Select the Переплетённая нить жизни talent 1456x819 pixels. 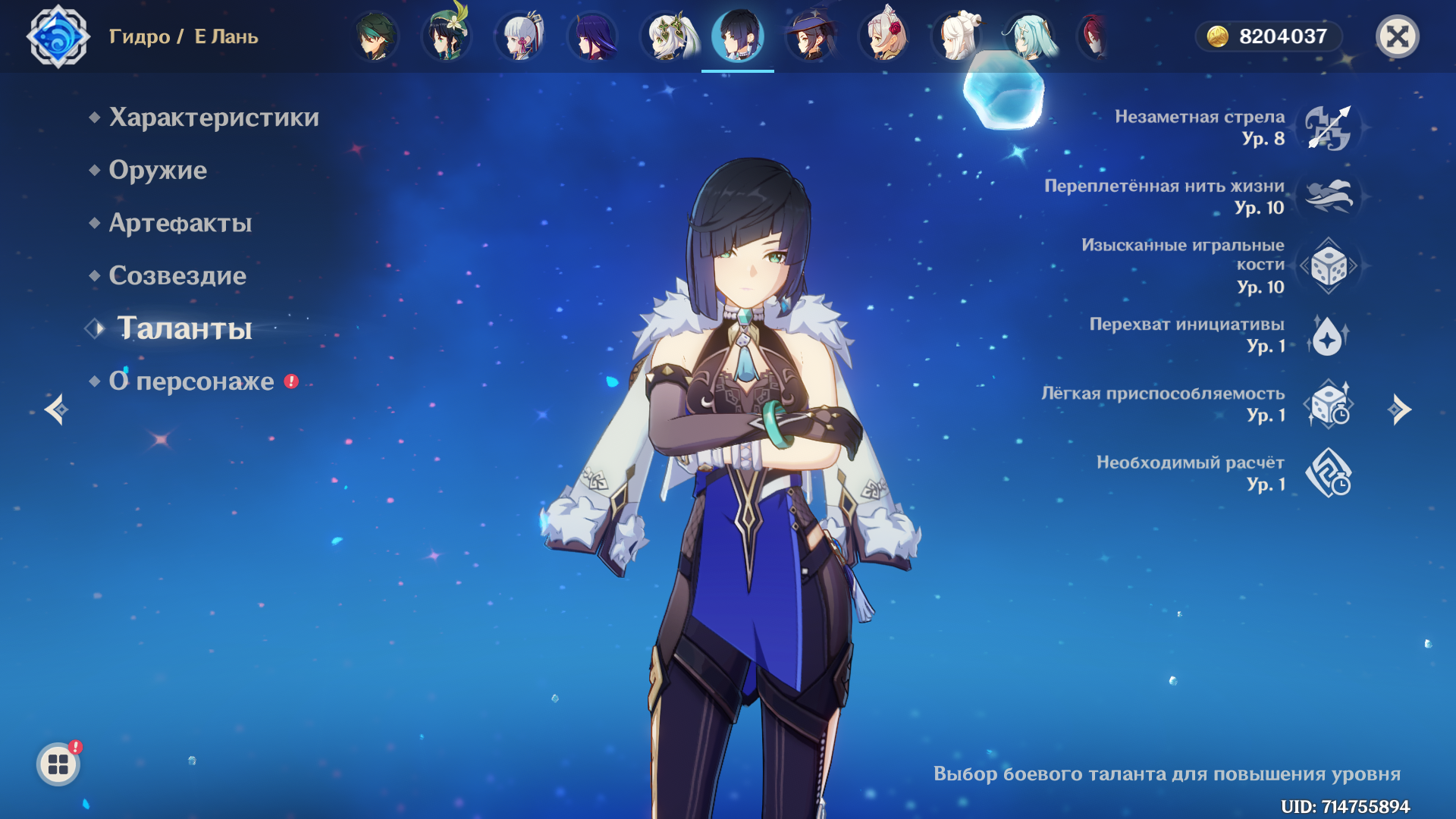pos(1329,196)
